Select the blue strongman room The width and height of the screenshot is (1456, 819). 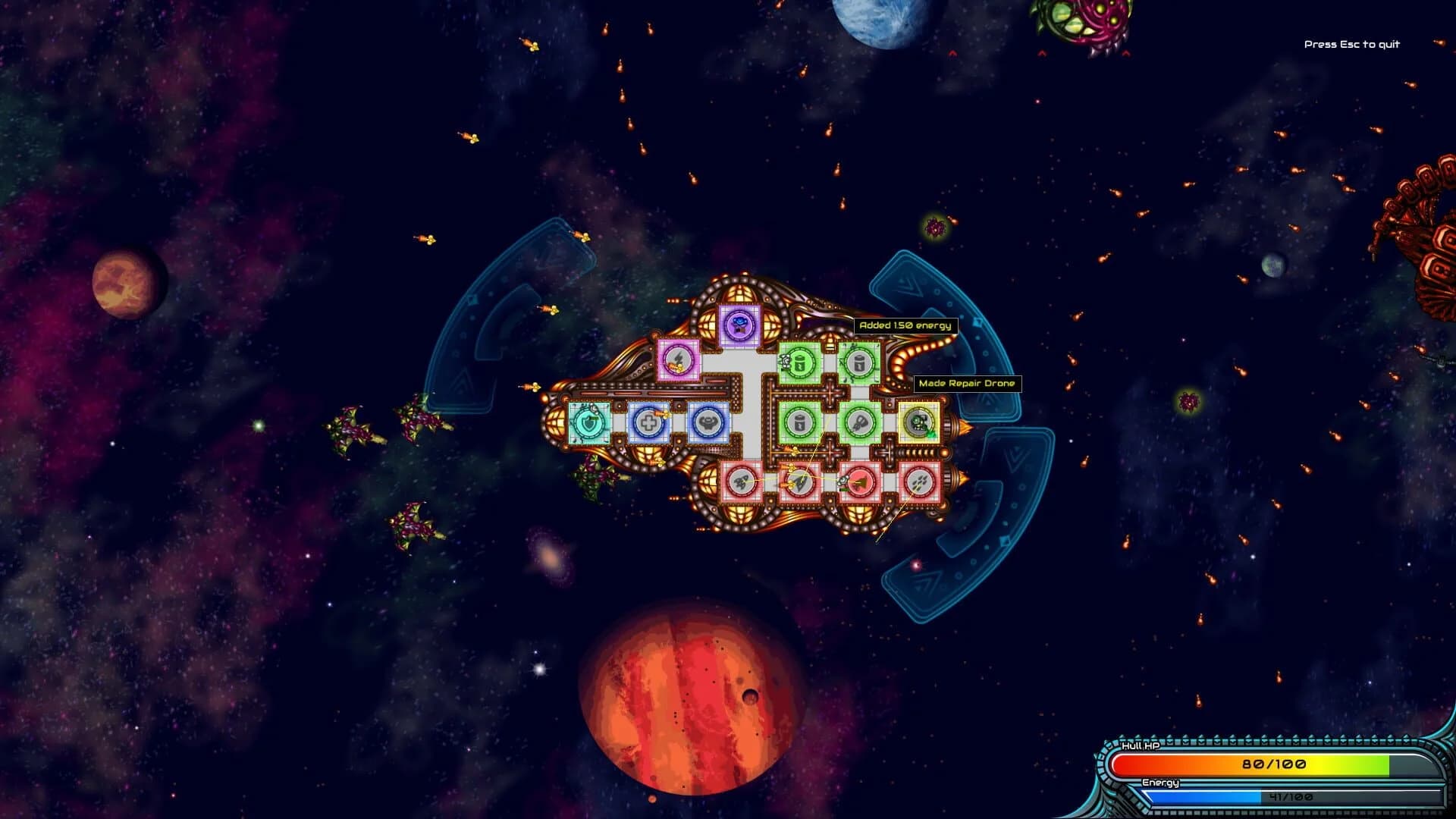tap(708, 422)
